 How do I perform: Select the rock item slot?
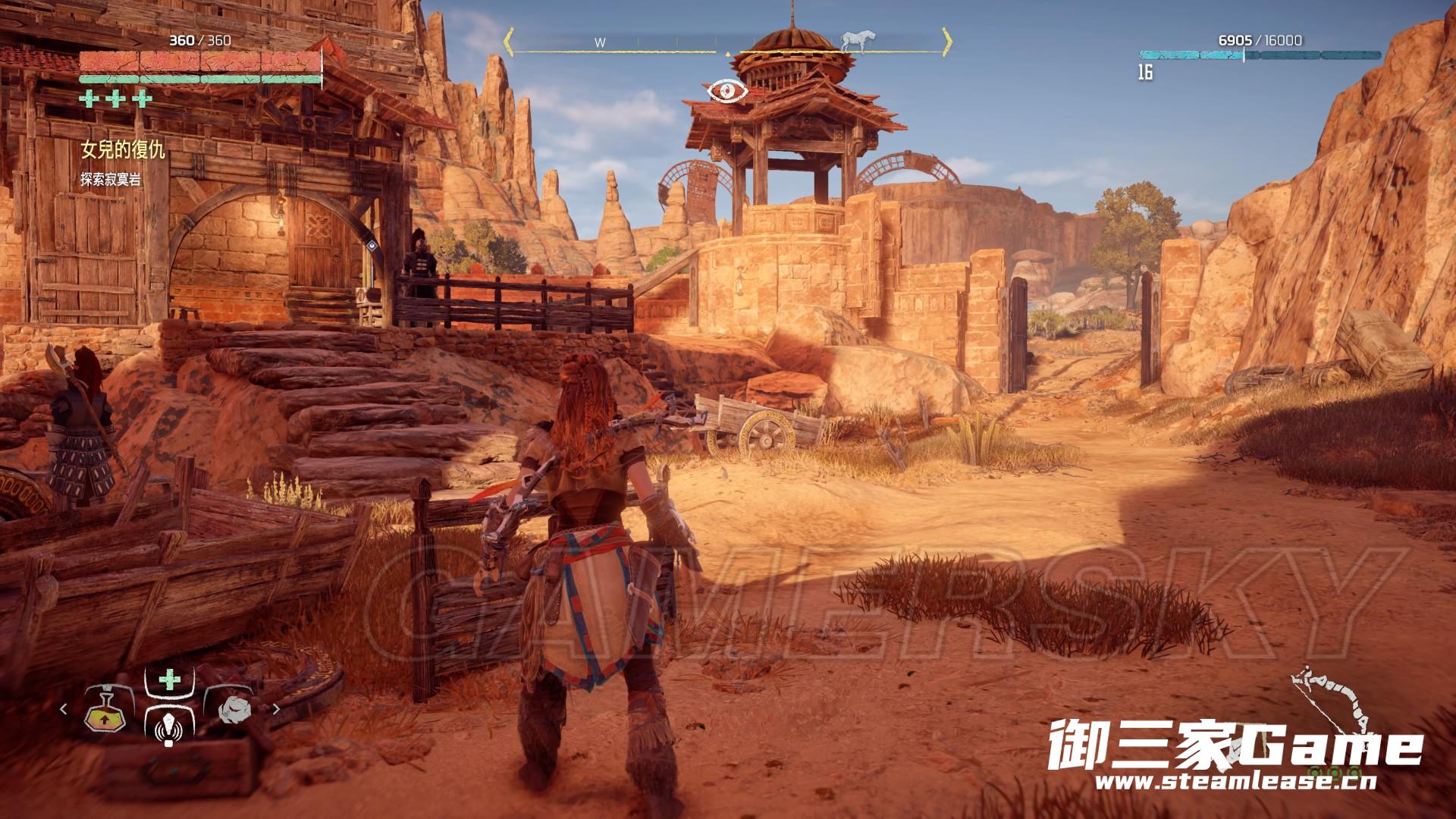point(233,711)
